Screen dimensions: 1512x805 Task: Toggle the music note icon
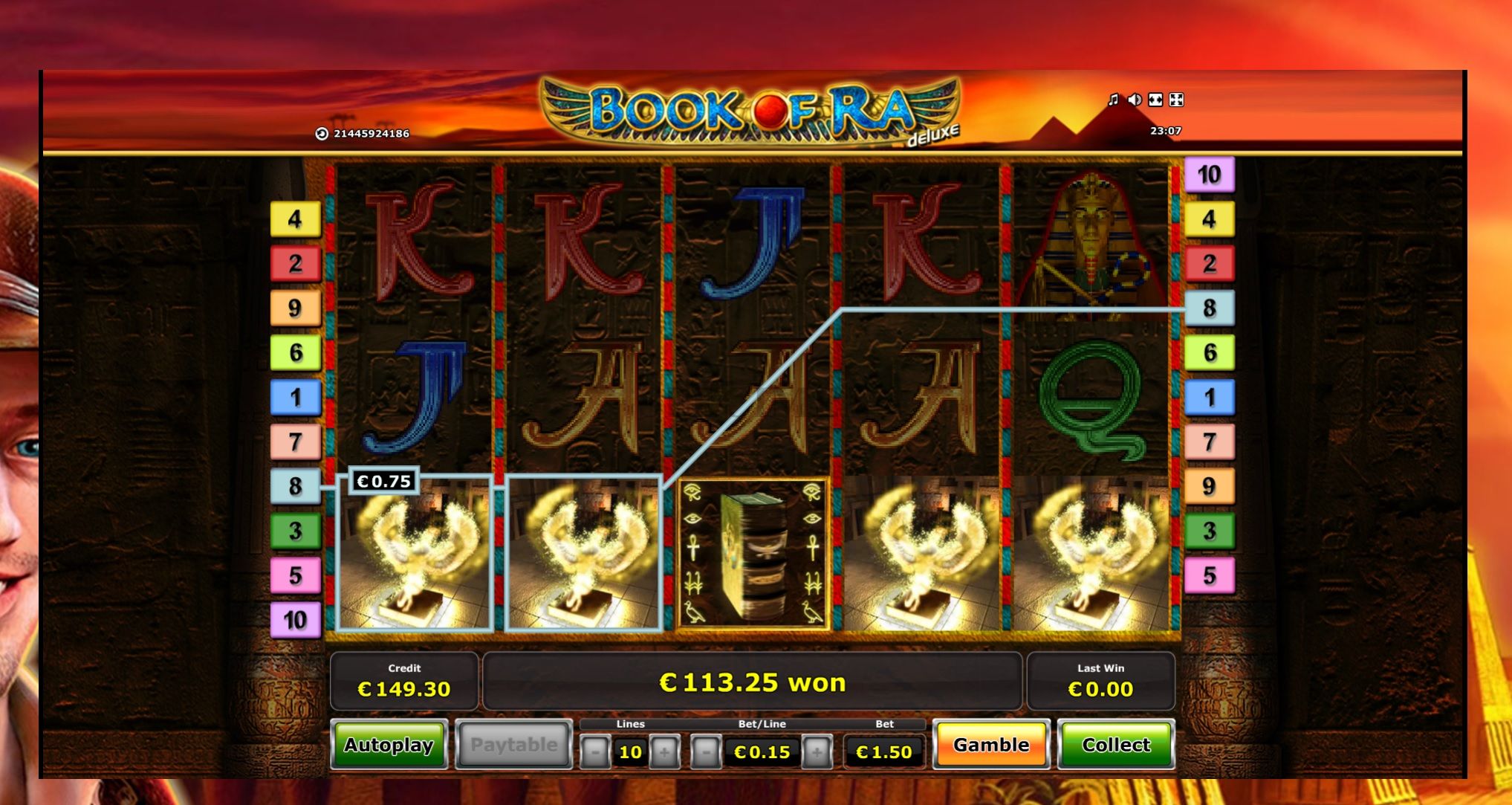1113,100
